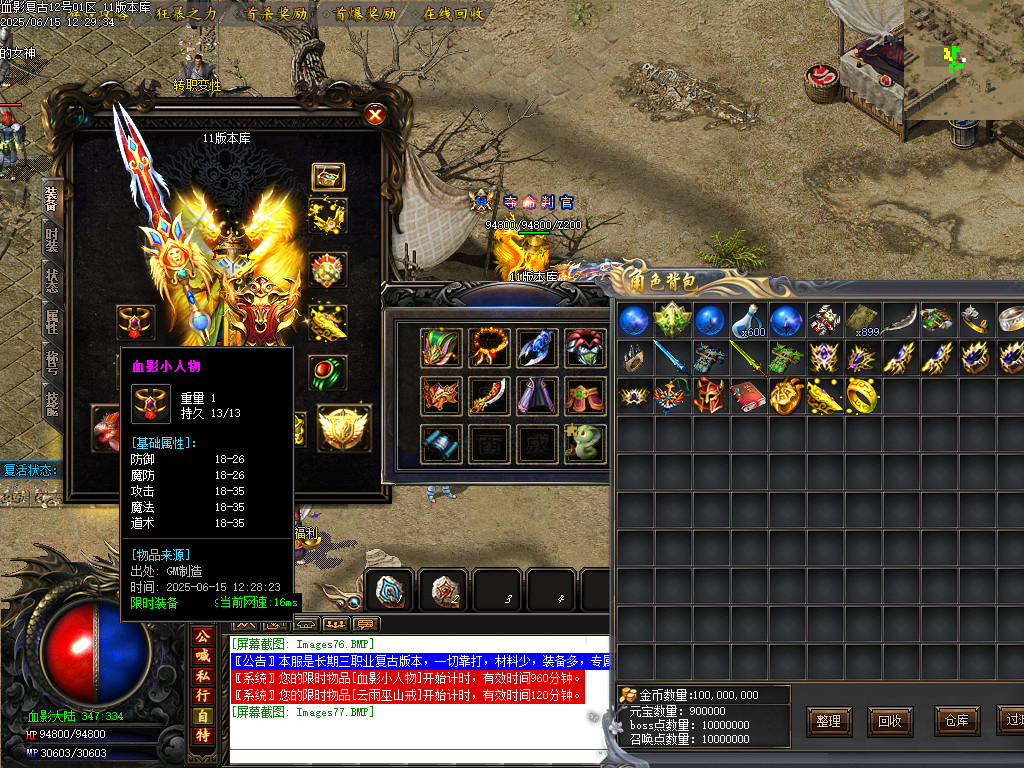Screen dimensions: 1024x768
Task: Select the x899 scroll stack in bag
Action: tap(862, 320)
